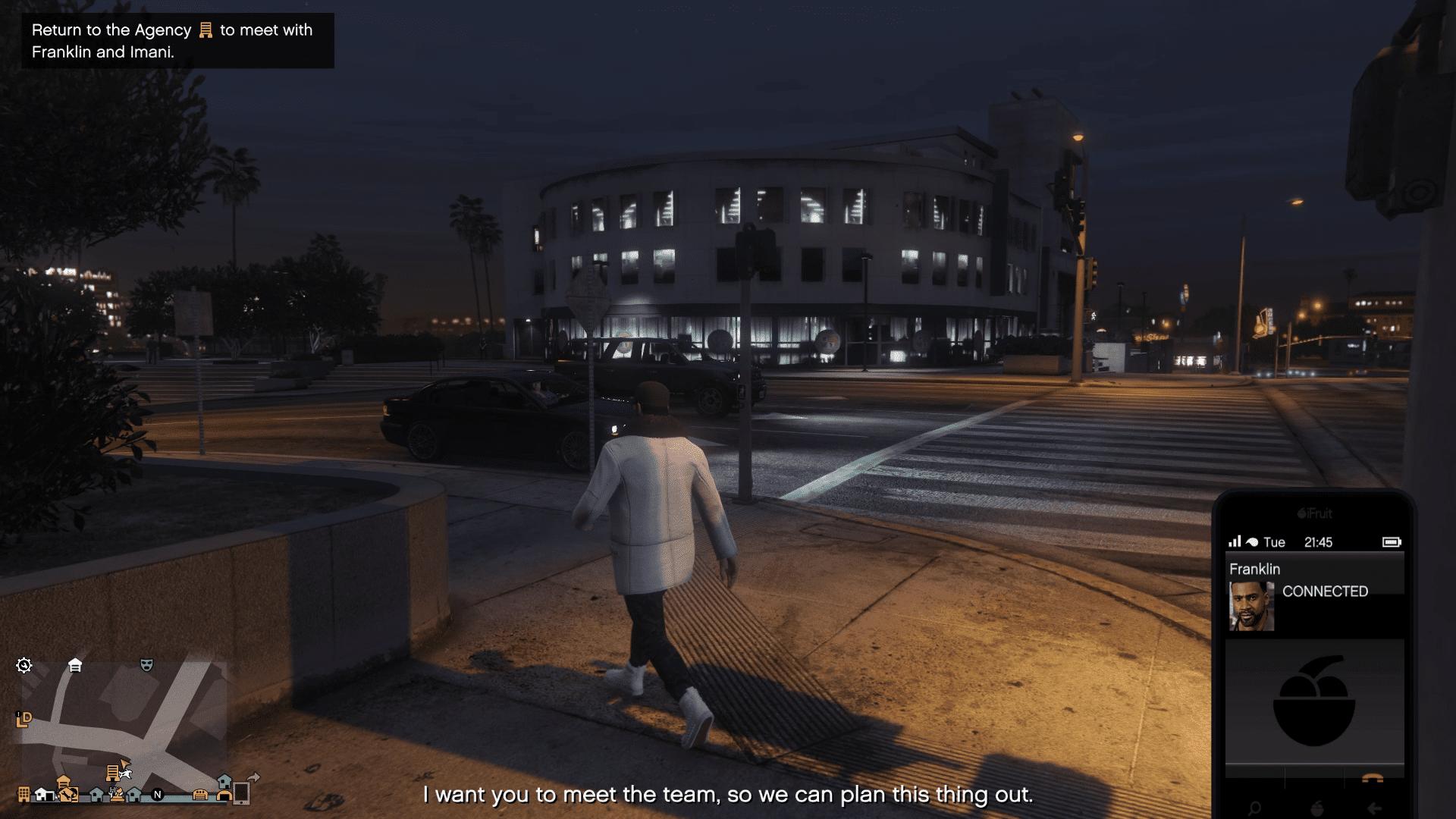Click Franklin's caller portrait on the phone
The width and height of the screenshot is (1456, 819).
pyautogui.click(x=1251, y=607)
